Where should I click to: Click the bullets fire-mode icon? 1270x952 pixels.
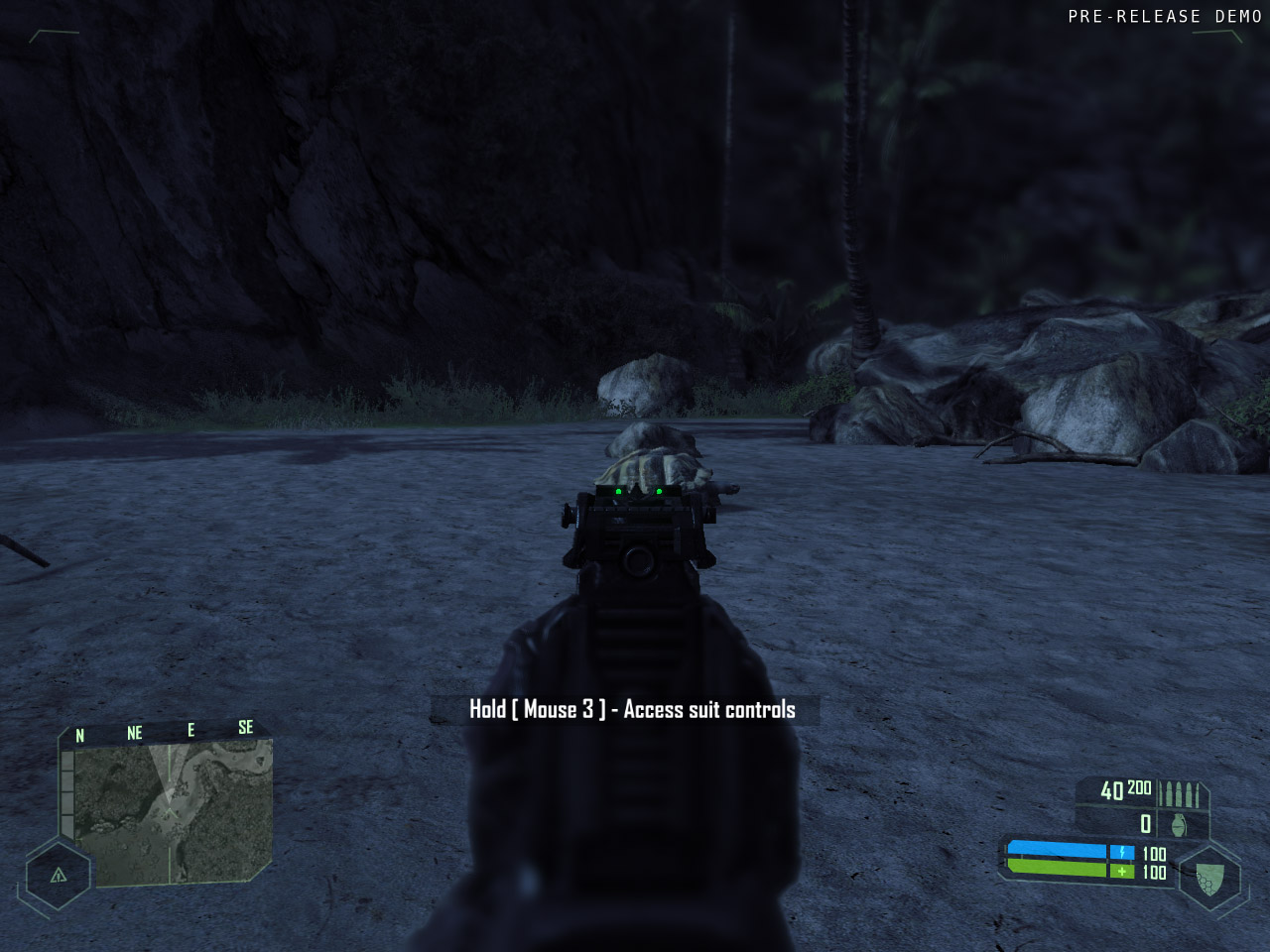pyautogui.click(x=1181, y=794)
